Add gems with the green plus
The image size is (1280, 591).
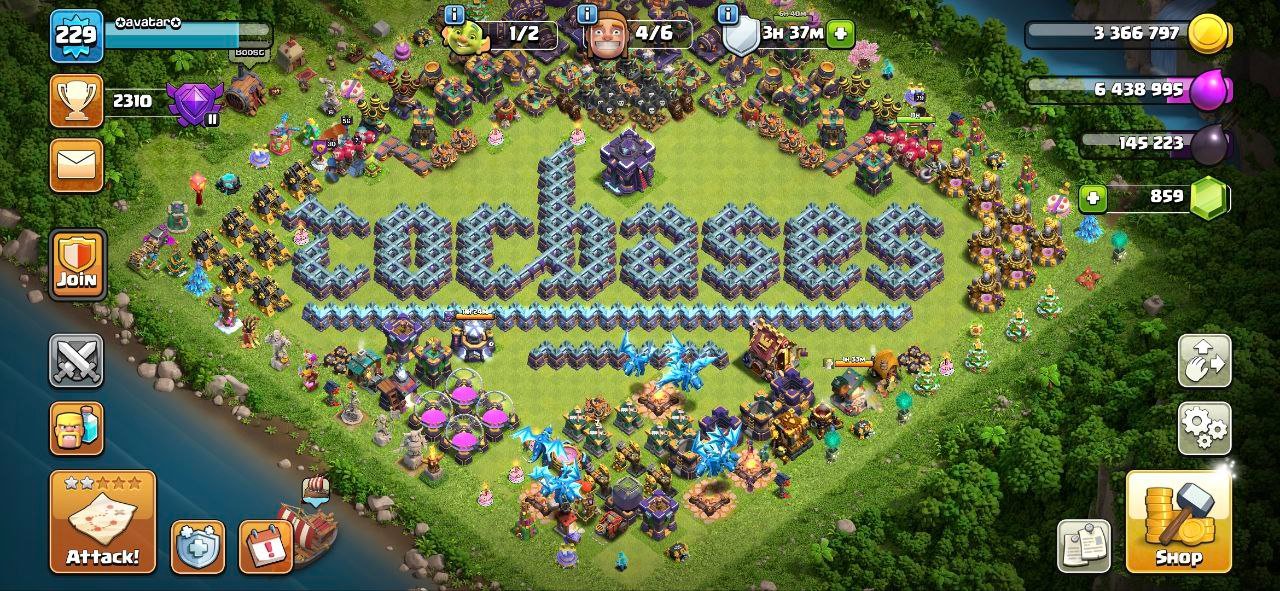1093,197
